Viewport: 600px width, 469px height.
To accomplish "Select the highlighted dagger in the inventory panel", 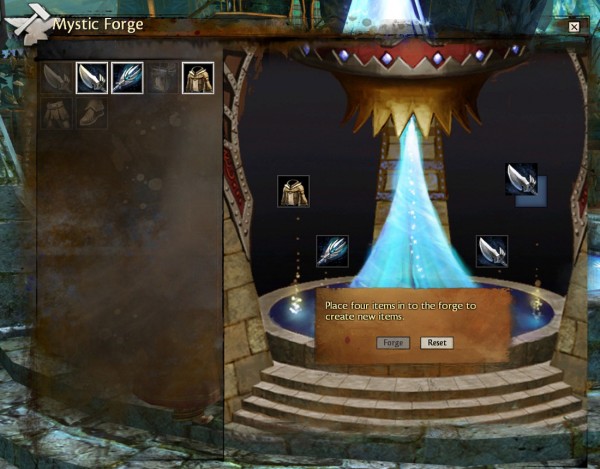I will click(92, 78).
